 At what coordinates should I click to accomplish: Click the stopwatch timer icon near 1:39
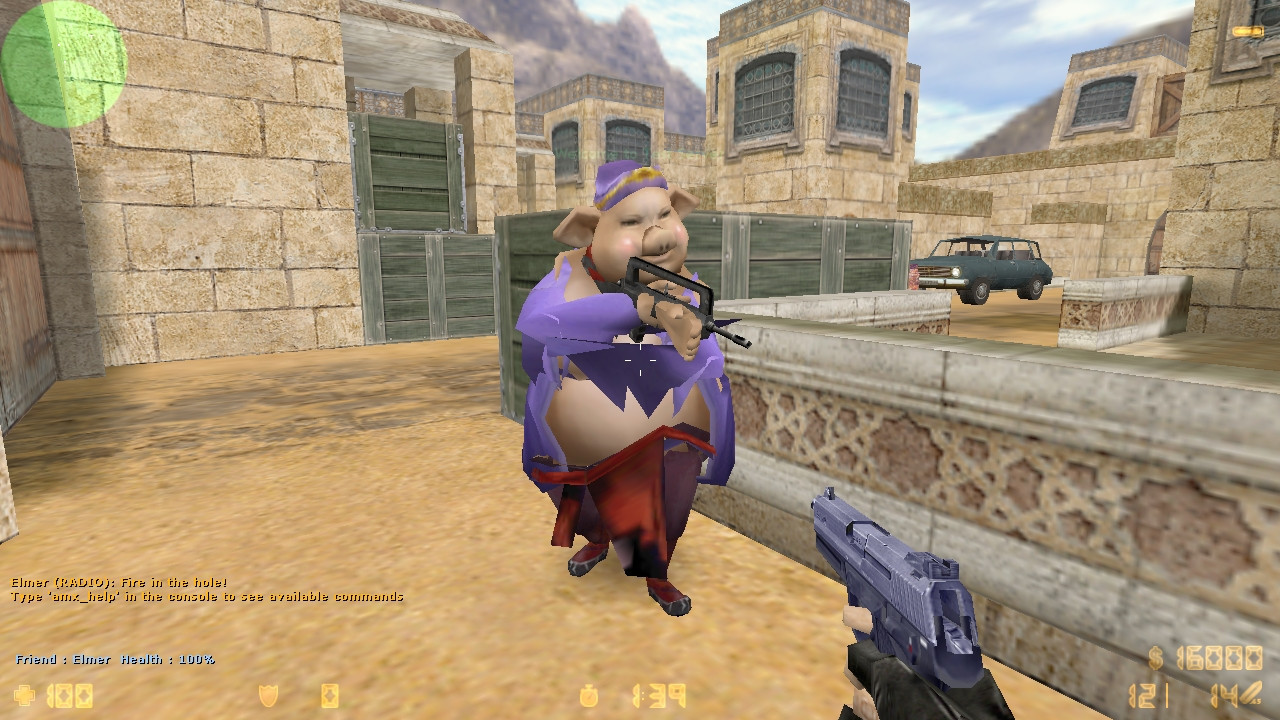[x=591, y=694]
